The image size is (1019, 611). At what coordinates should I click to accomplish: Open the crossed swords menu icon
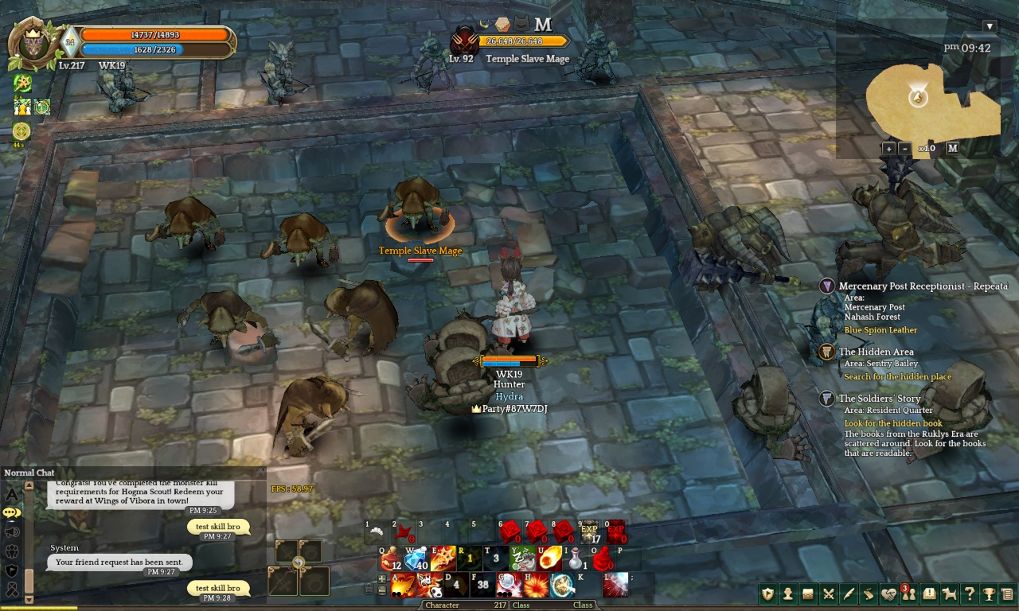click(x=828, y=594)
